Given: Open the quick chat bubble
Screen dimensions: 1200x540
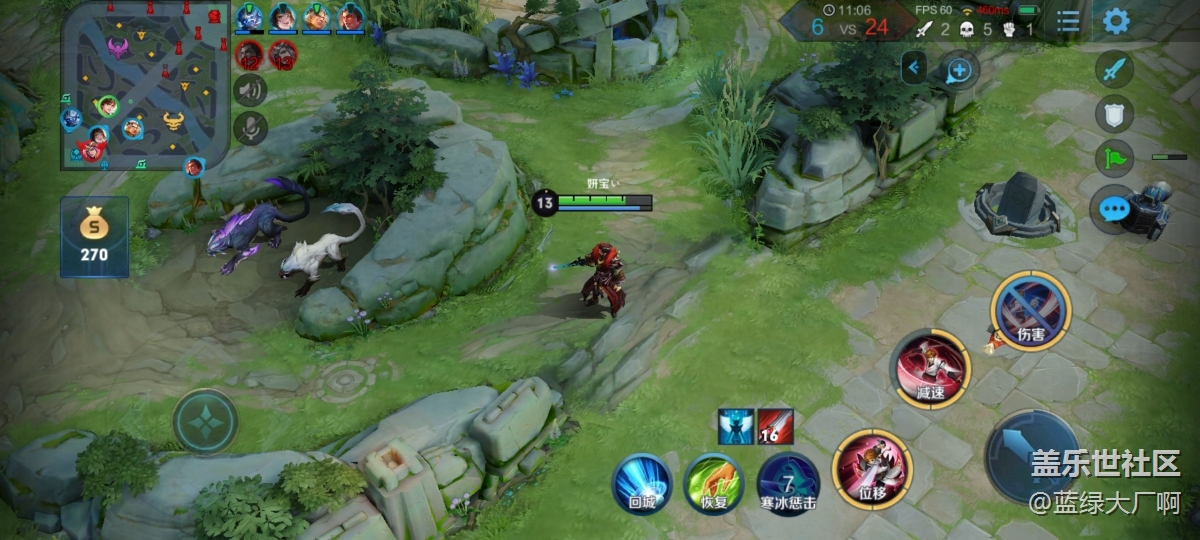Looking at the screenshot, I should pyautogui.click(x=1114, y=209).
